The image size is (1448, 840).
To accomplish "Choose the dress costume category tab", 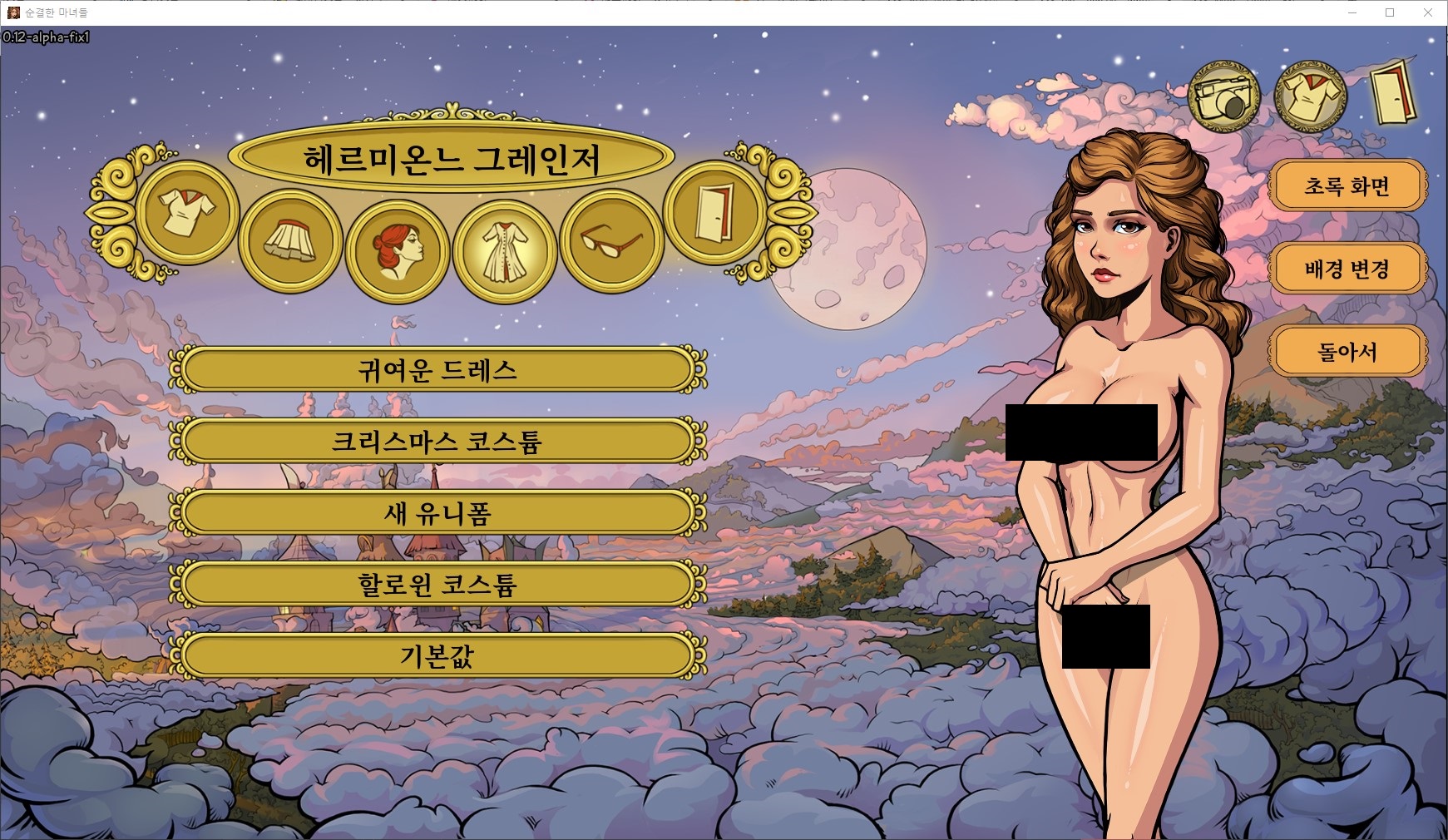I will click(505, 250).
